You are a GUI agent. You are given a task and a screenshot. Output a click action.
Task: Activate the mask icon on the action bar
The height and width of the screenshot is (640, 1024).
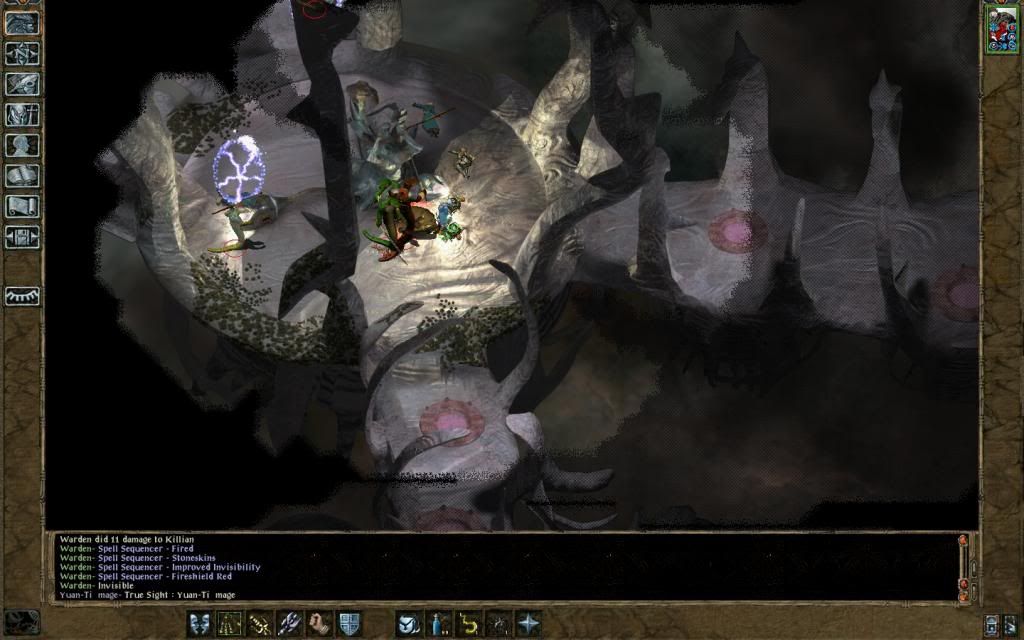pyautogui.click(x=199, y=623)
